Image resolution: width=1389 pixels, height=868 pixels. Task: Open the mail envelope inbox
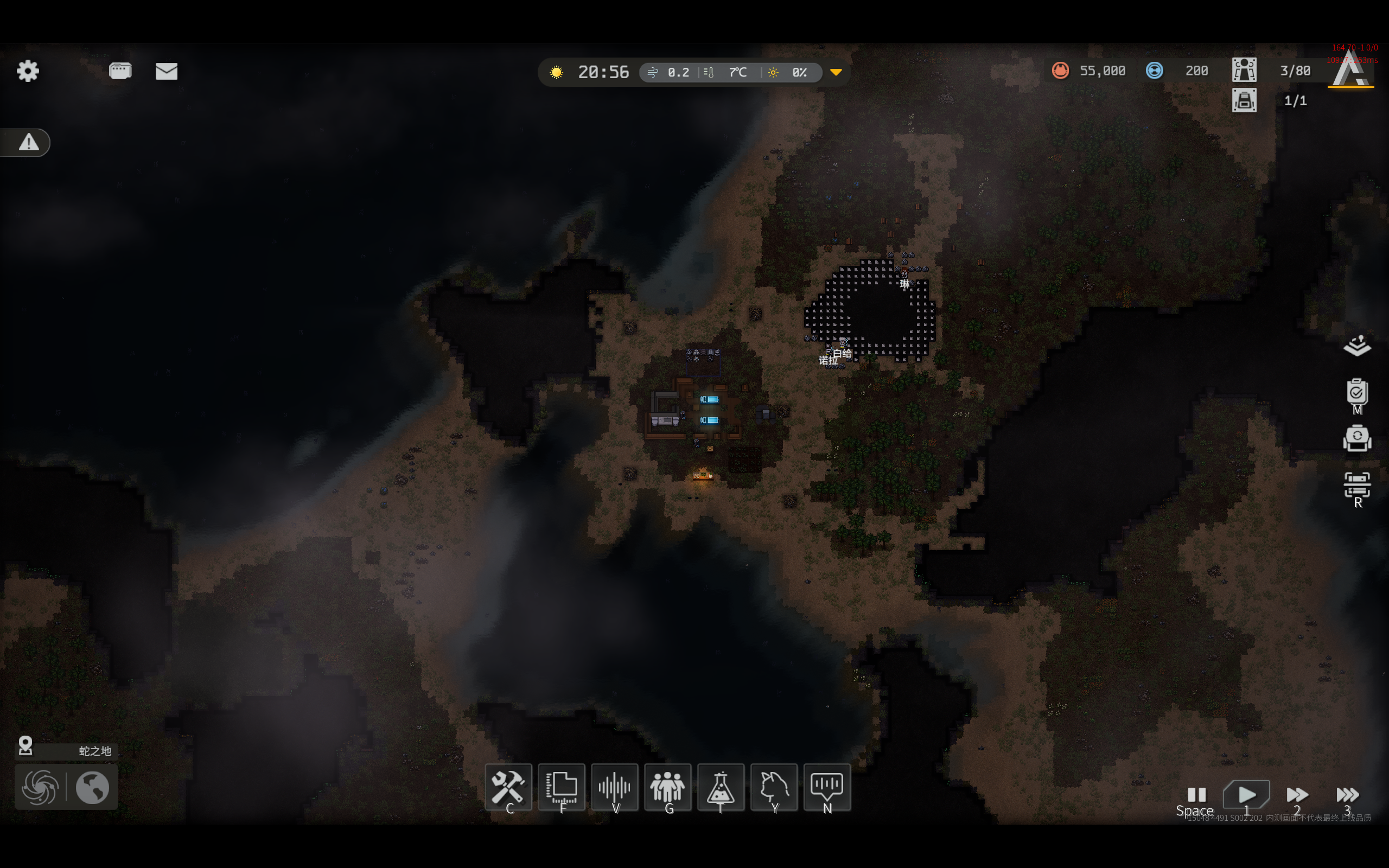point(167,71)
